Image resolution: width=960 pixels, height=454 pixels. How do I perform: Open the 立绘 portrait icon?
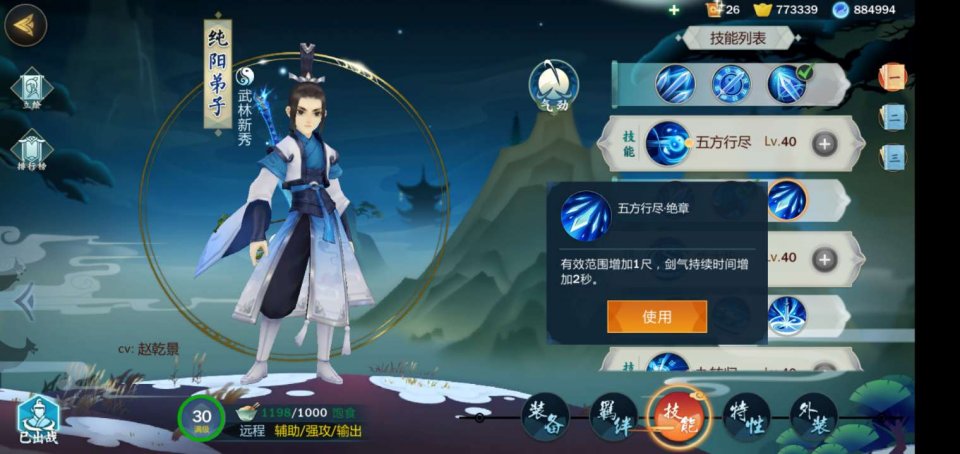click(31, 88)
